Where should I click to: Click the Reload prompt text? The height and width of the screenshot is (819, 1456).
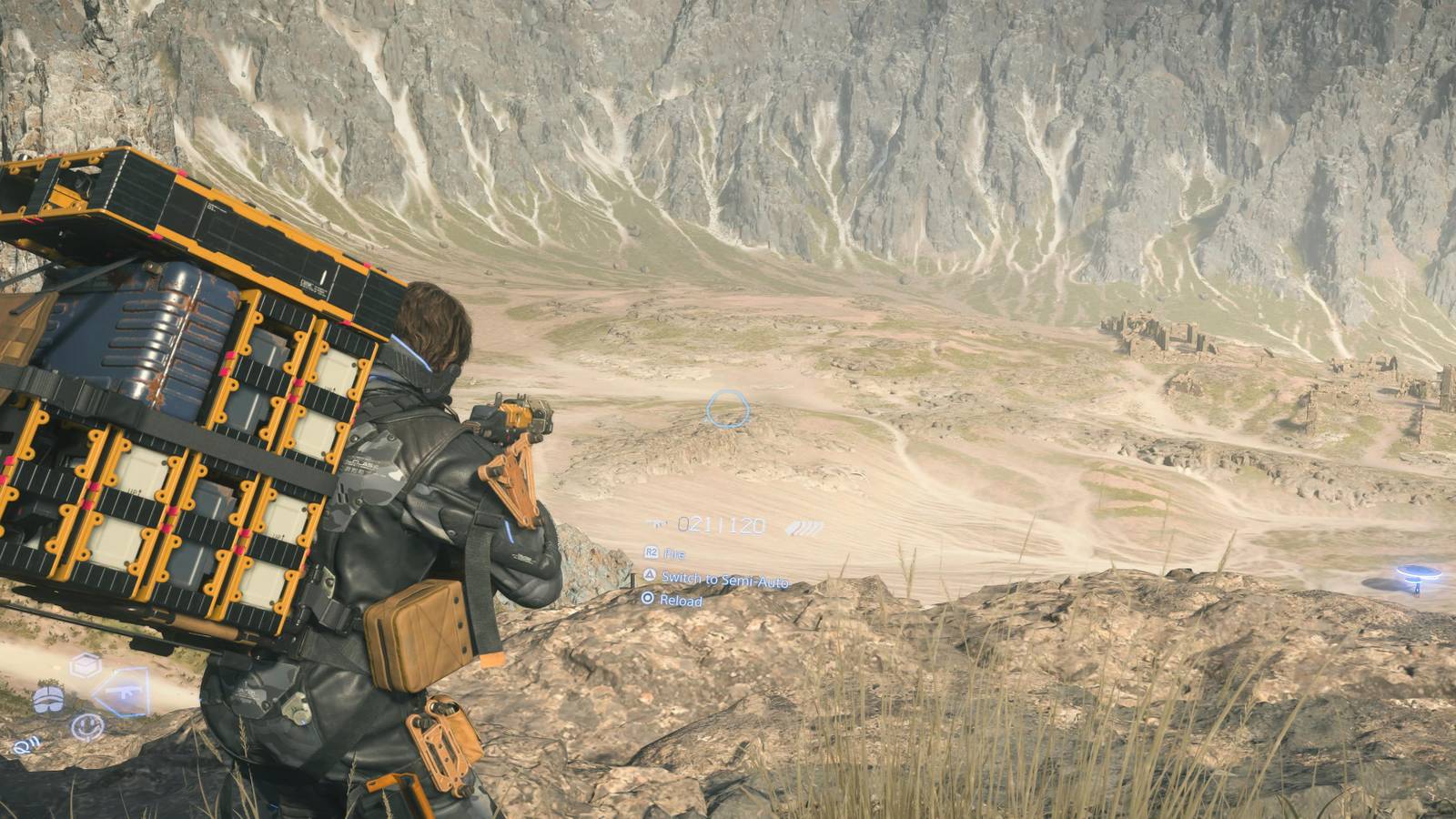click(681, 600)
